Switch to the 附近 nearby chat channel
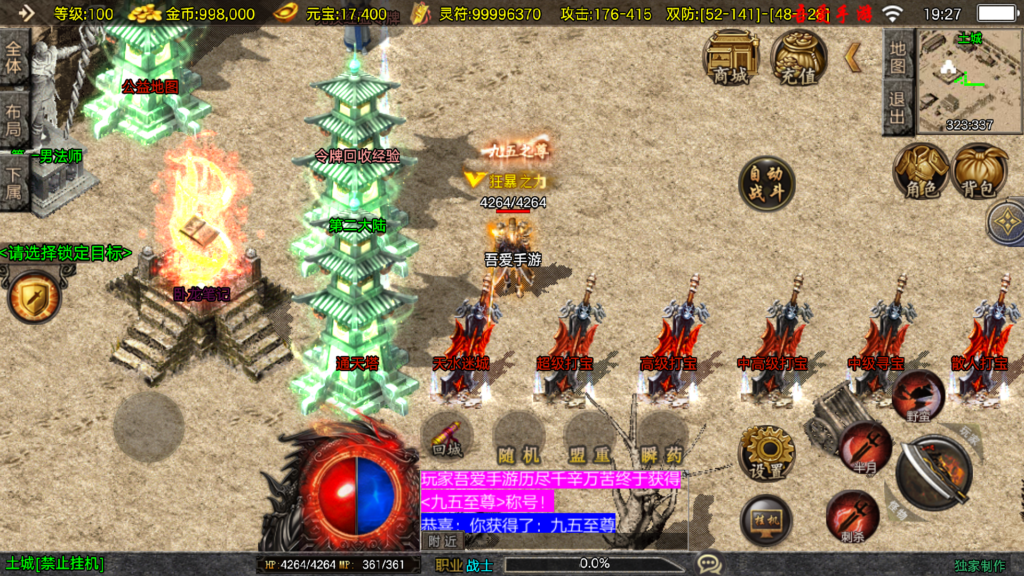1024x576 pixels. click(443, 540)
